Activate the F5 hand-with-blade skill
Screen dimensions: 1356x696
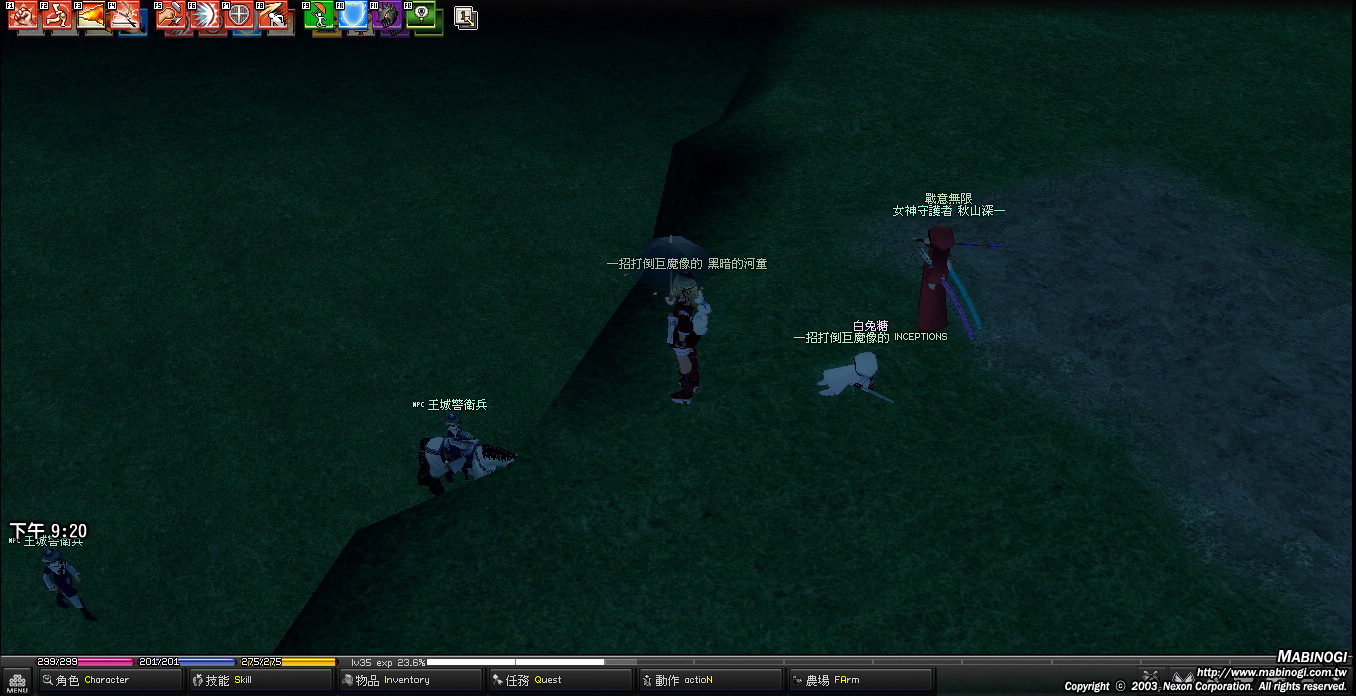[171, 16]
